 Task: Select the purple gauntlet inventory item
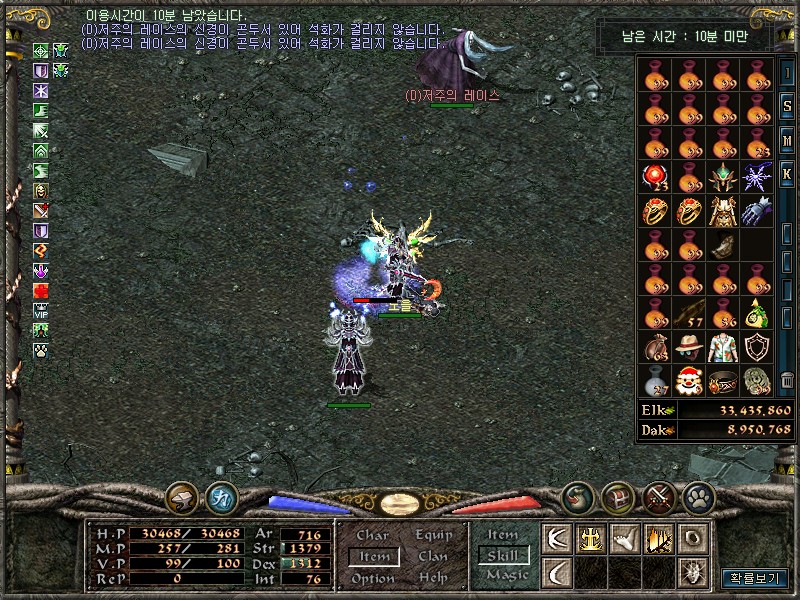756,211
